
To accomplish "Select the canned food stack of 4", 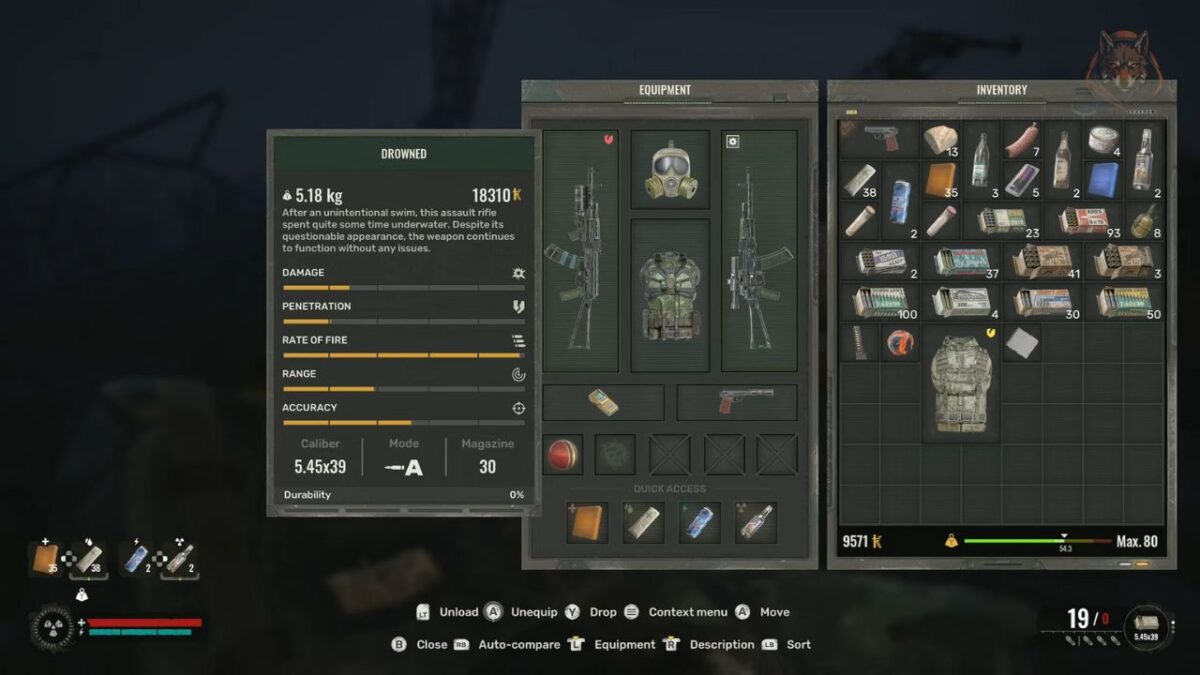I will pos(1103,139).
